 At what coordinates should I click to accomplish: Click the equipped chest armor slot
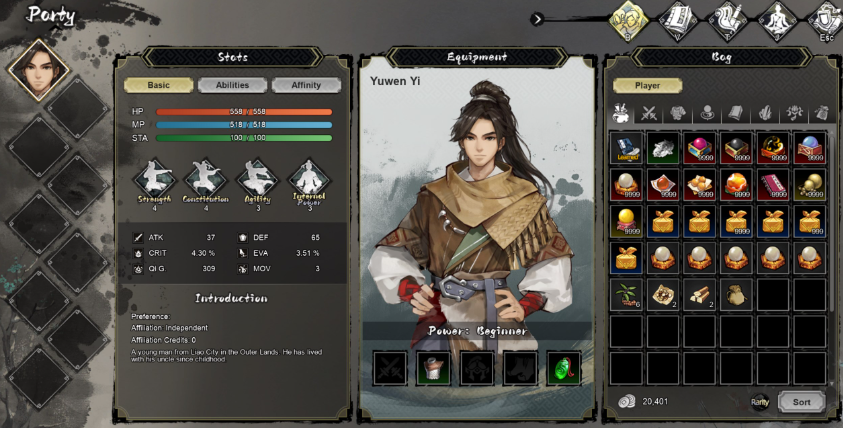(433, 368)
